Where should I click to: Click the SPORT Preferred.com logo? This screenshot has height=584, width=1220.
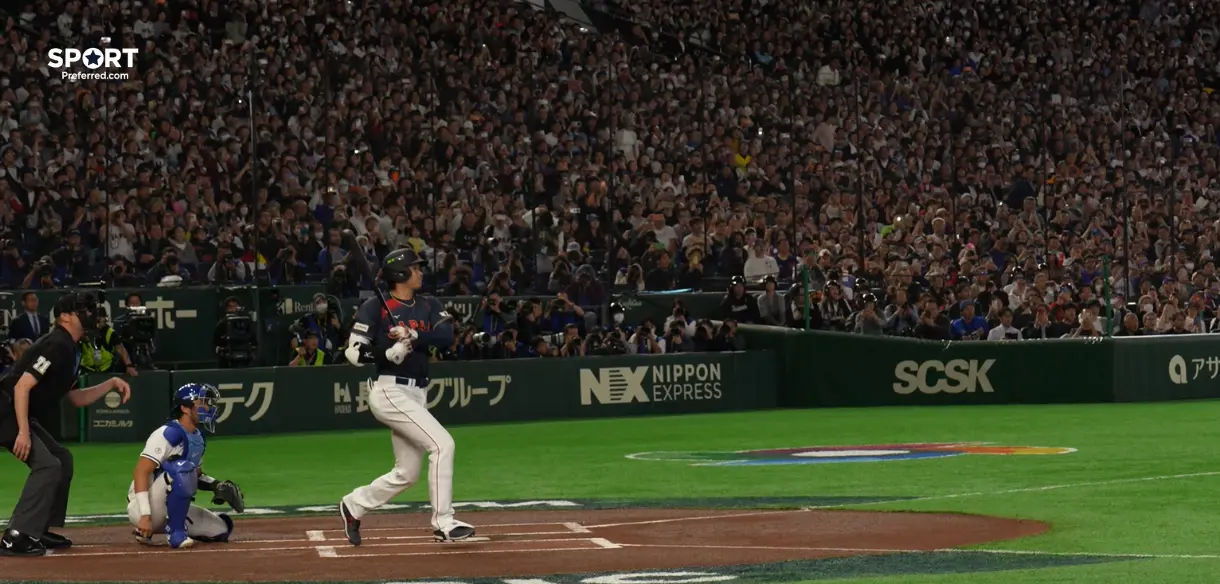[92, 63]
